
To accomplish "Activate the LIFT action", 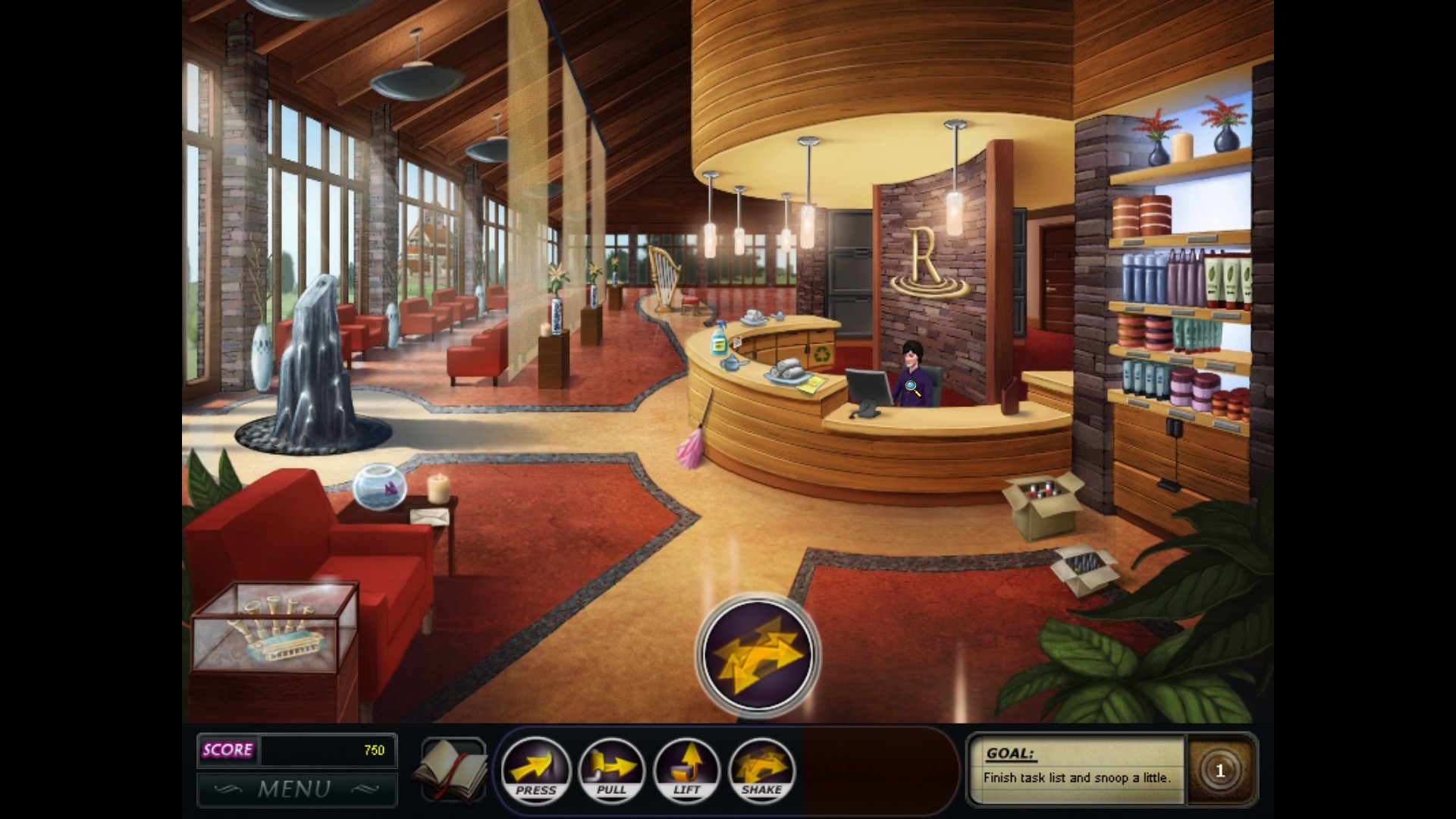I will point(686,770).
